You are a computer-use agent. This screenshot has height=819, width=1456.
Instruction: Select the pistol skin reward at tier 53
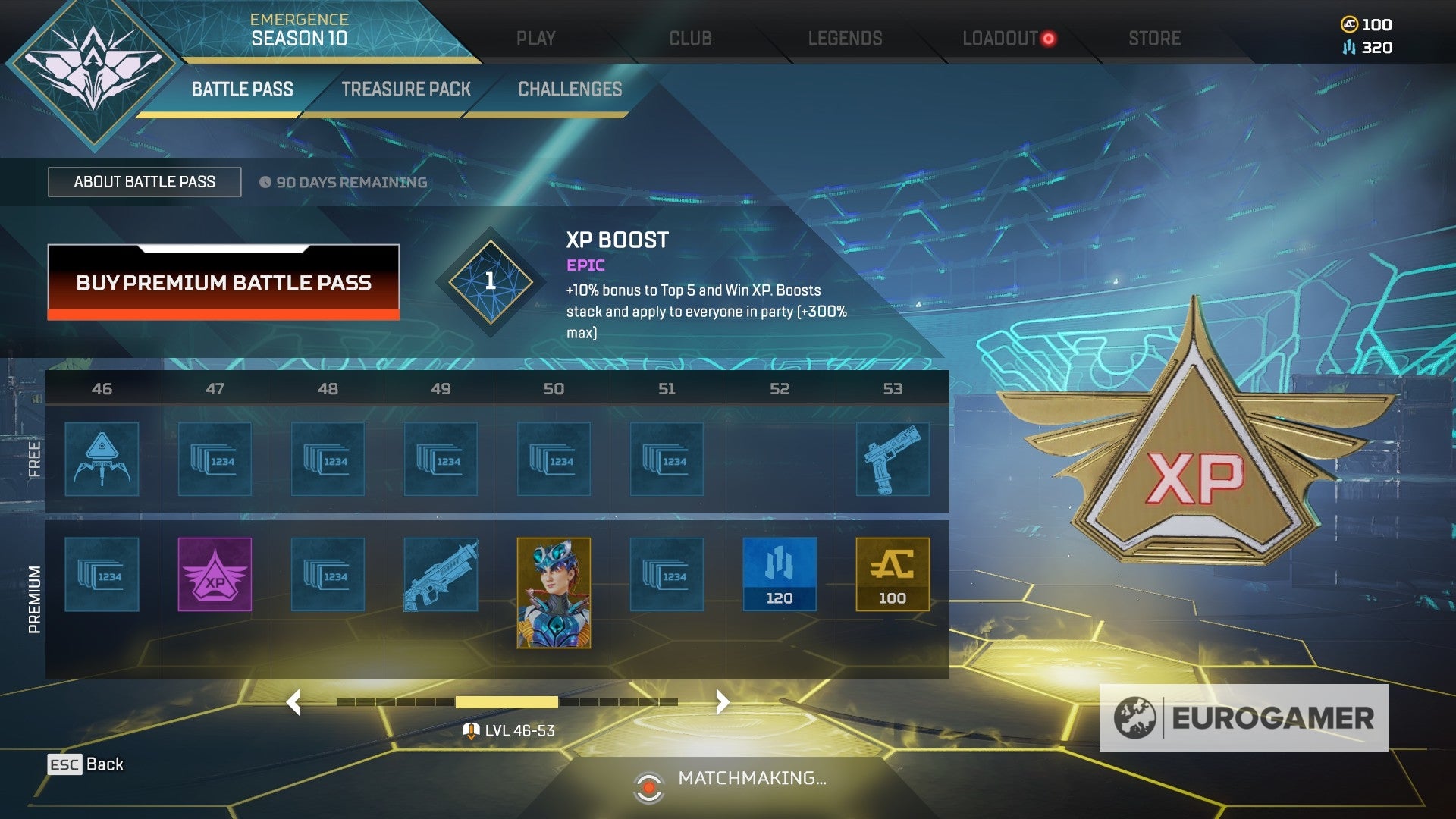tap(892, 459)
